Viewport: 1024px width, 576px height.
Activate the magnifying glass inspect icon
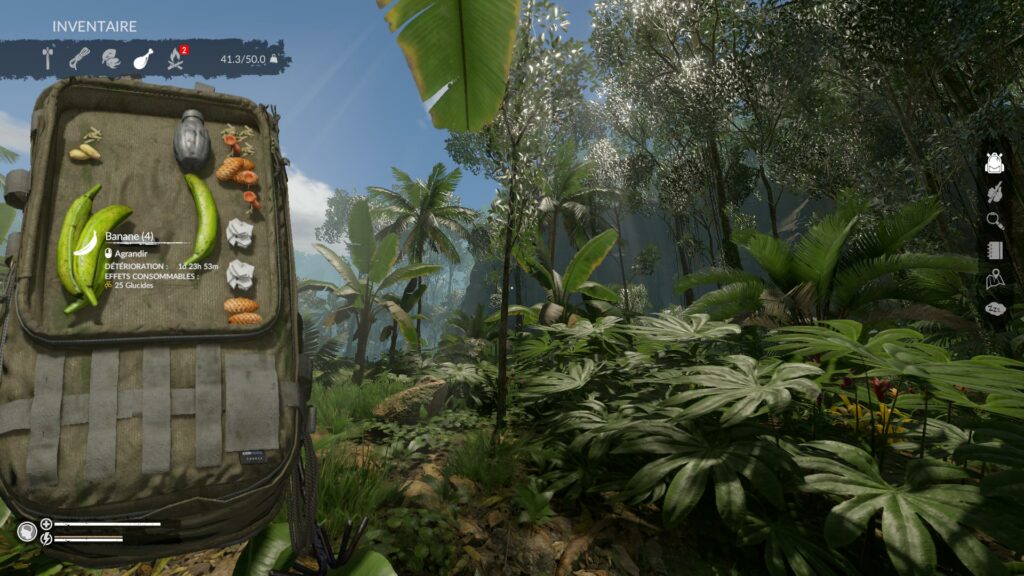tap(994, 221)
